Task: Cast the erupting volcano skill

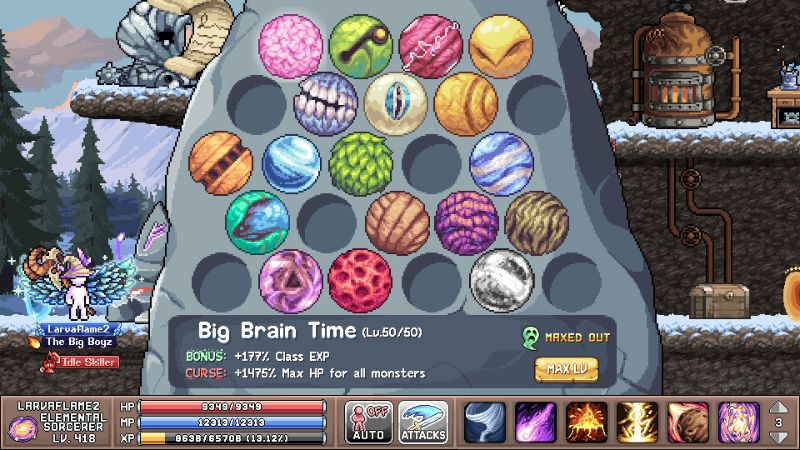Action: pyautogui.click(x=587, y=422)
